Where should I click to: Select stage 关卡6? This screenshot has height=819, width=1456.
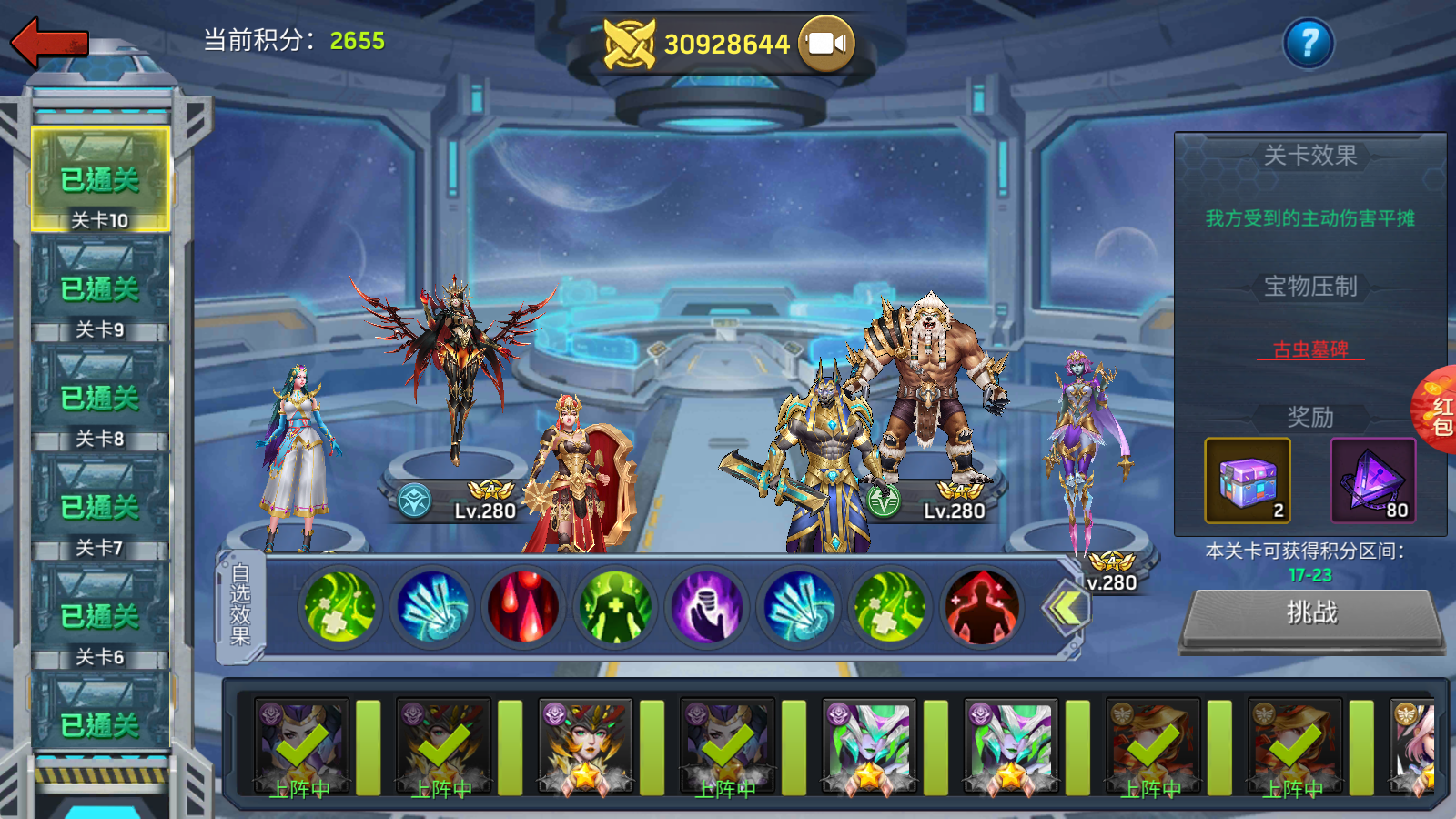pos(100,619)
